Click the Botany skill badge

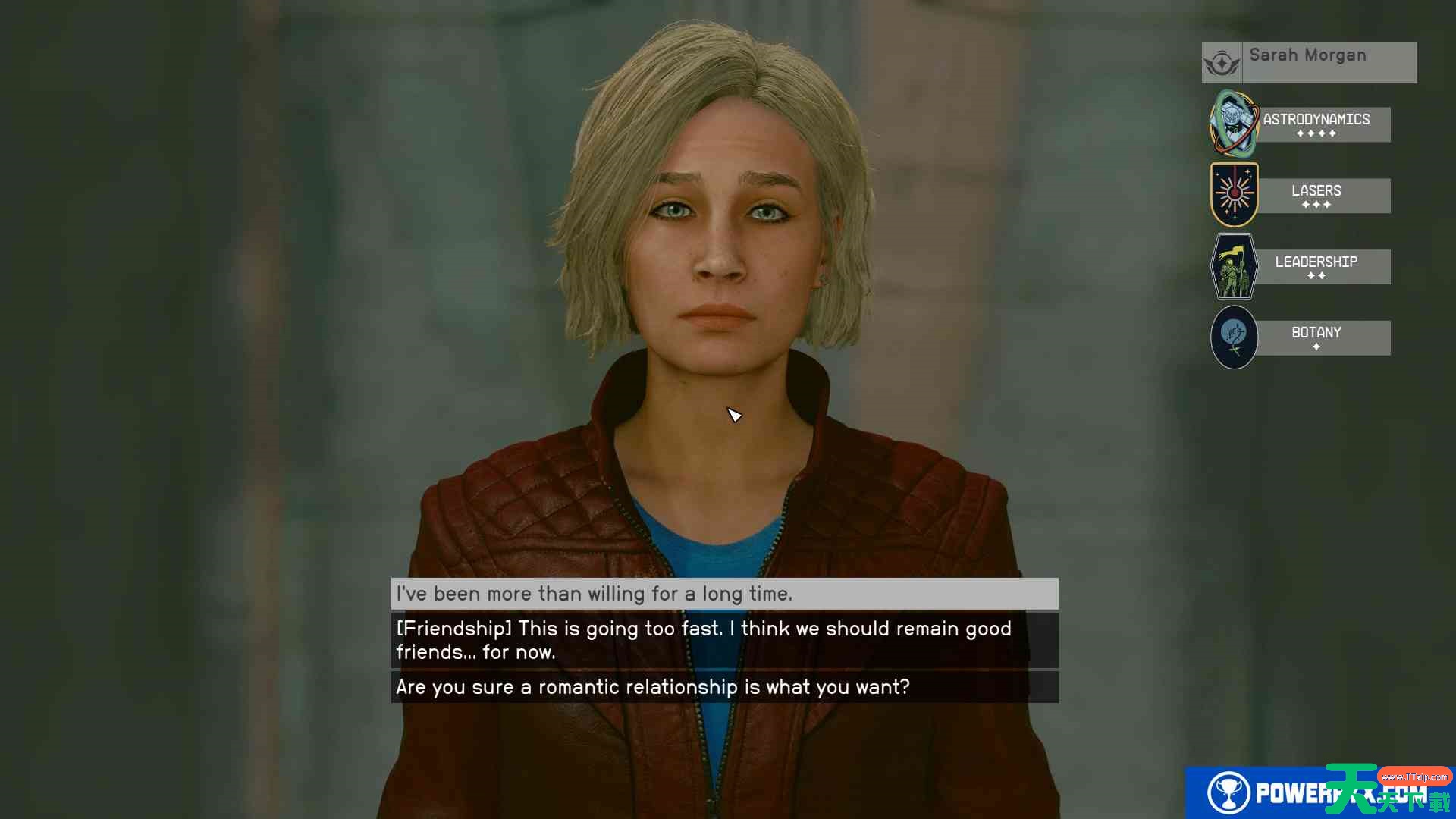[x=1234, y=337]
